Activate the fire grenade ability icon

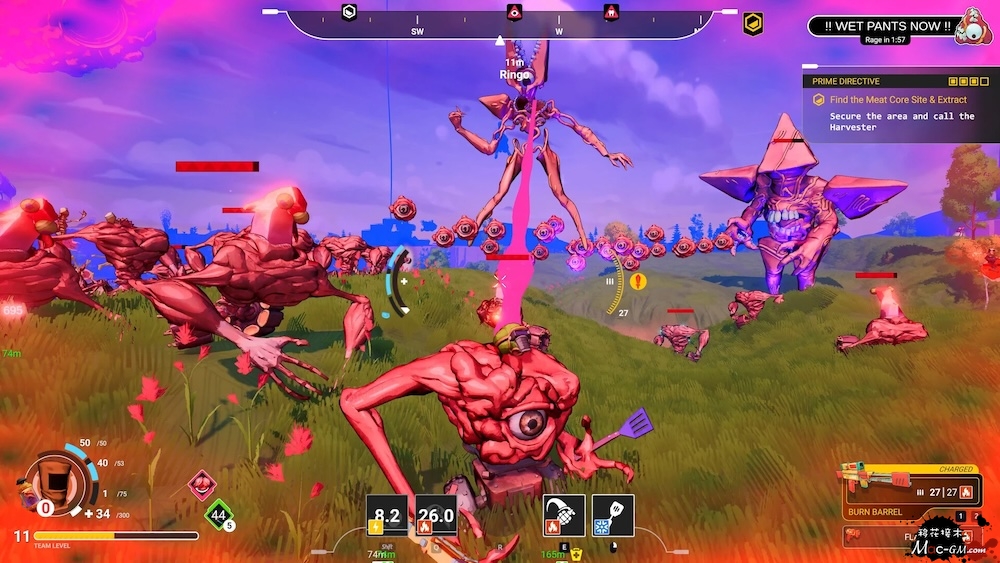point(563,515)
